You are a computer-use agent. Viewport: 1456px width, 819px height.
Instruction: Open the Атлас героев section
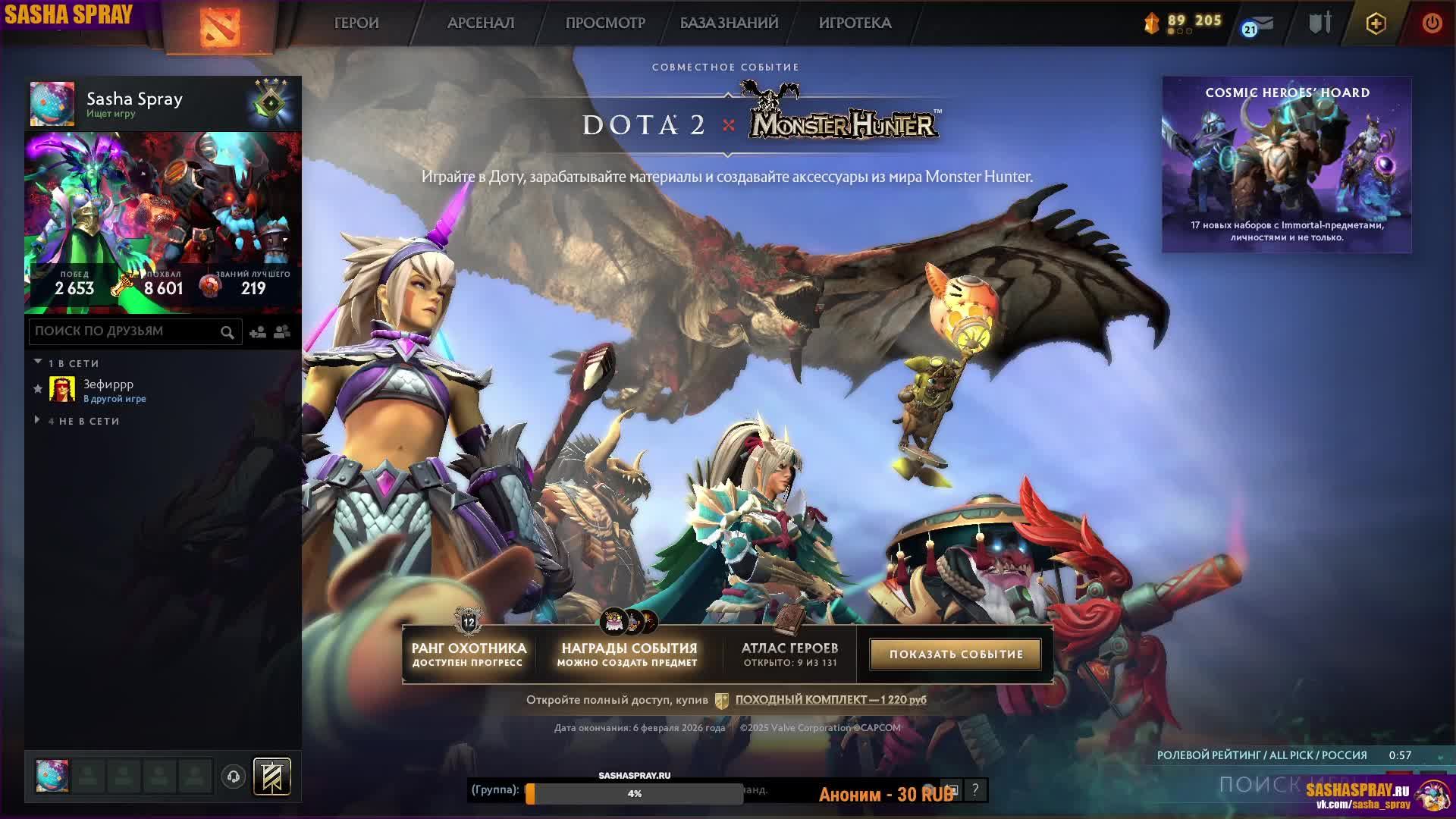click(789, 654)
